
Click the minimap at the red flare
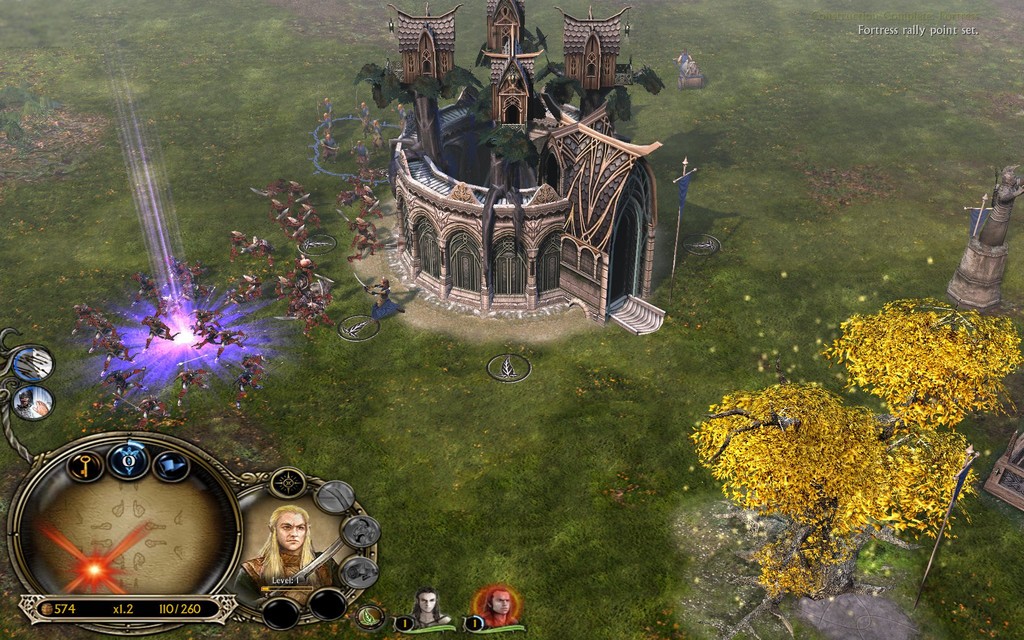point(95,569)
